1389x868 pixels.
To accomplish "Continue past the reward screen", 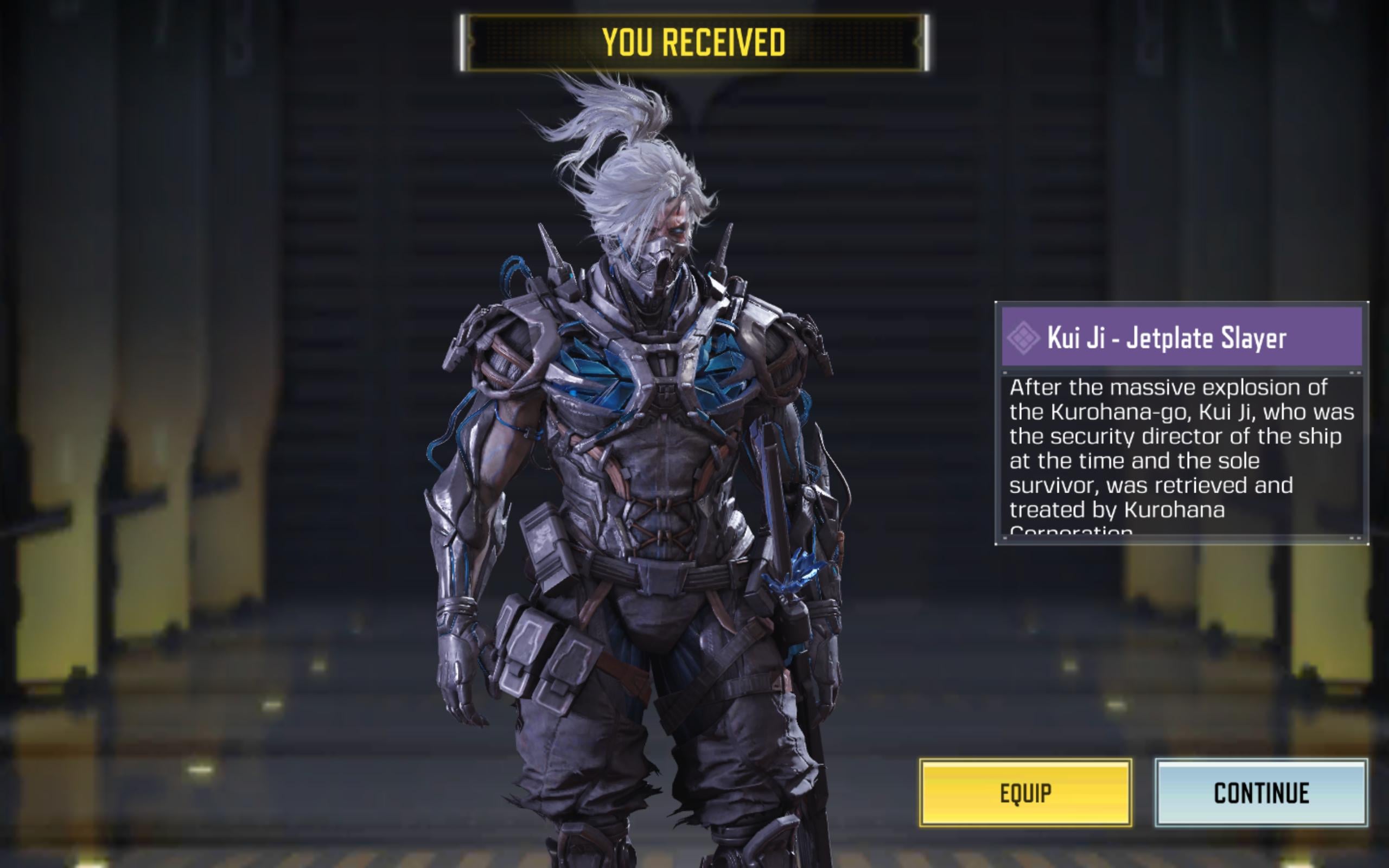I will pos(1261,793).
